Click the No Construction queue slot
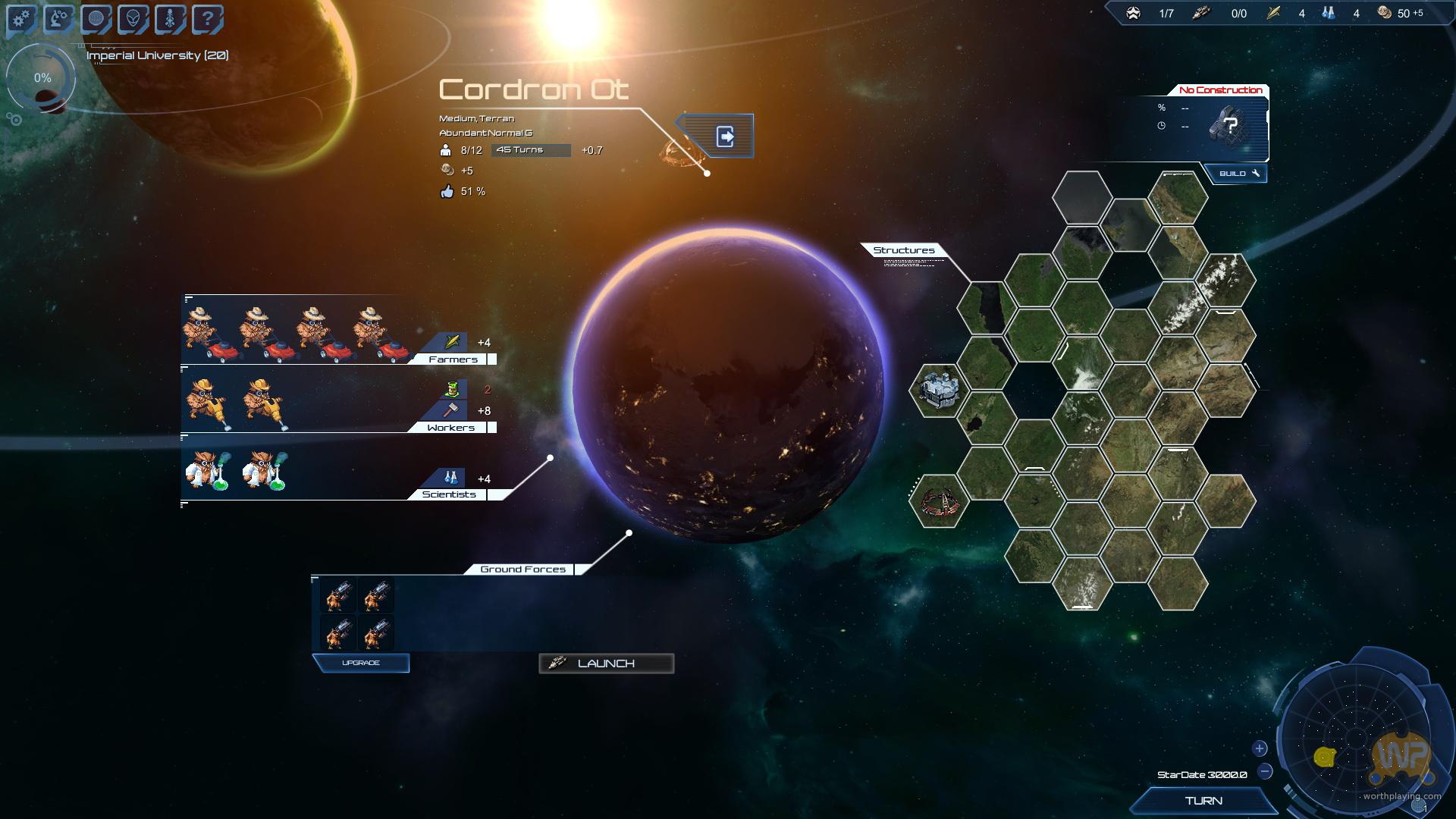The width and height of the screenshot is (1456, 819). [1228, 125]
